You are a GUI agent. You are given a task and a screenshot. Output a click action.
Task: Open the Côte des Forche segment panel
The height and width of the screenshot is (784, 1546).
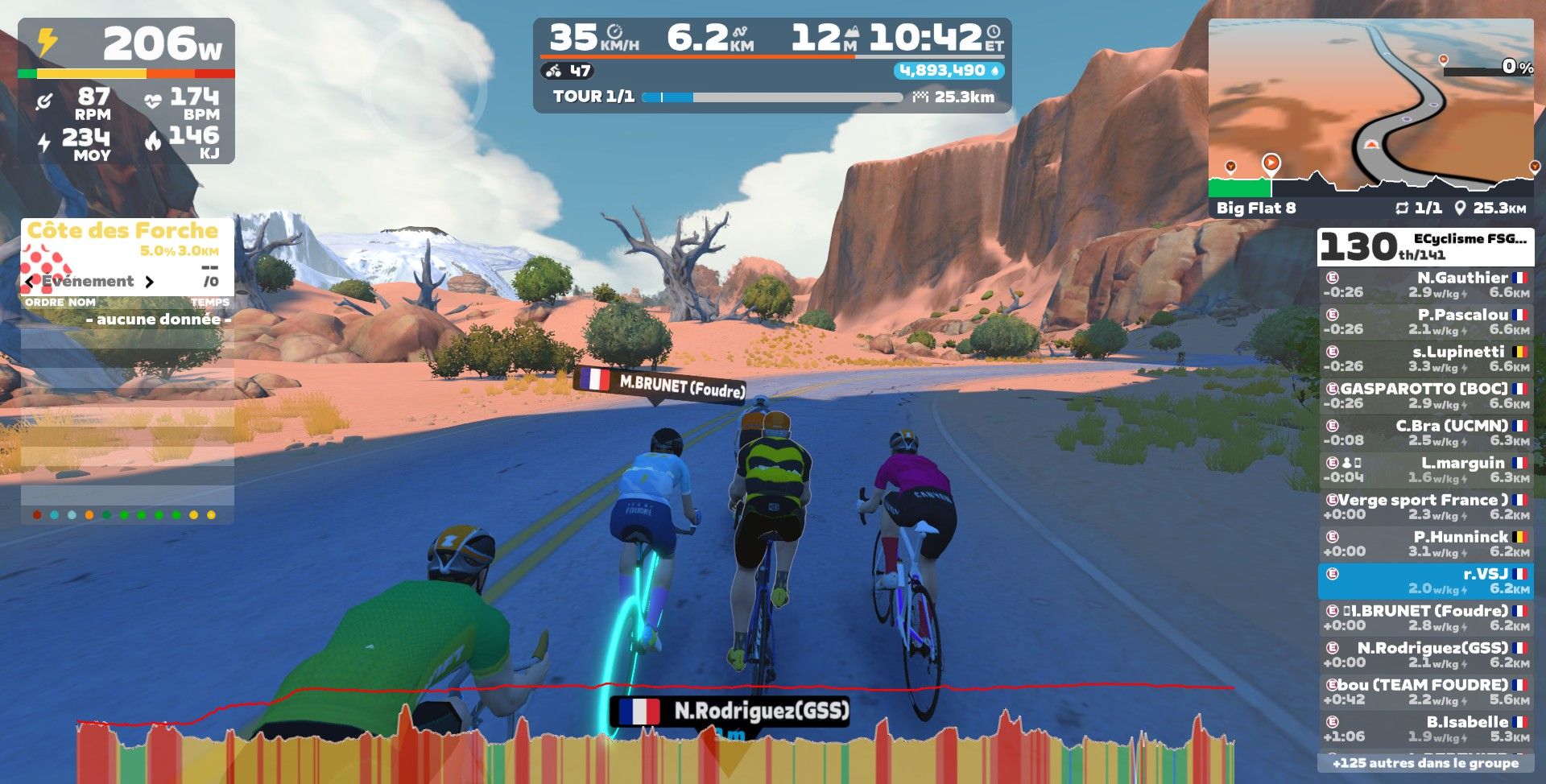coord(123,231)
